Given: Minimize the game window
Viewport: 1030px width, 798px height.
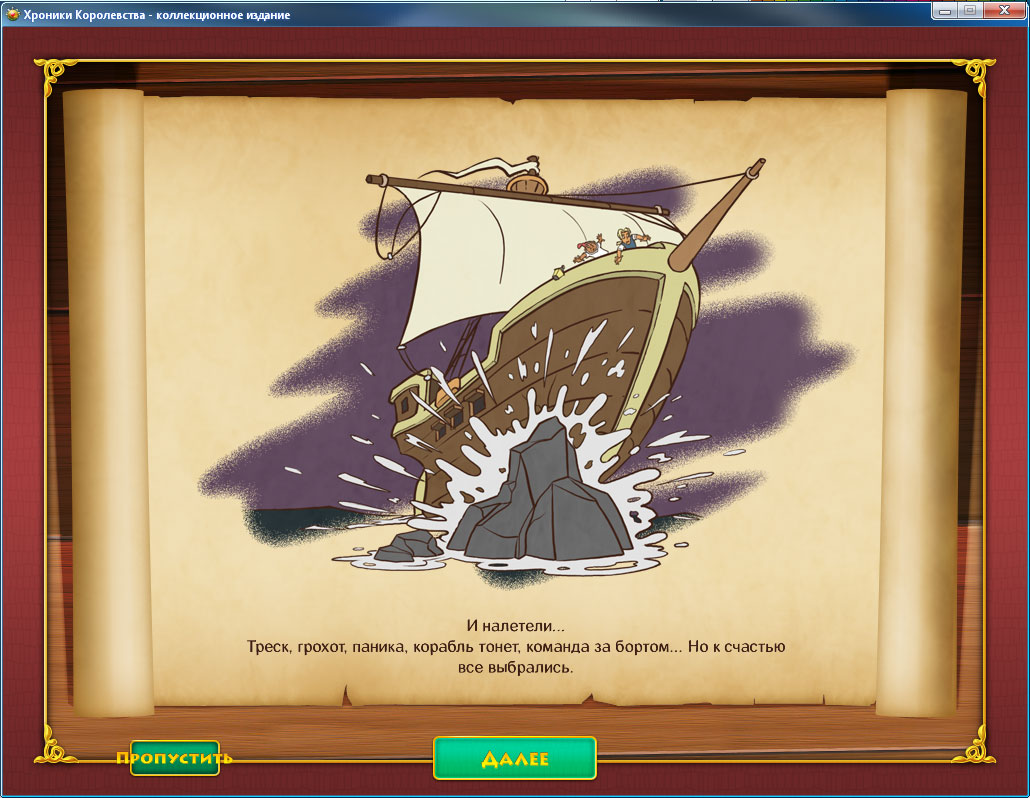Looking at the screenshot, I should 945,9.
